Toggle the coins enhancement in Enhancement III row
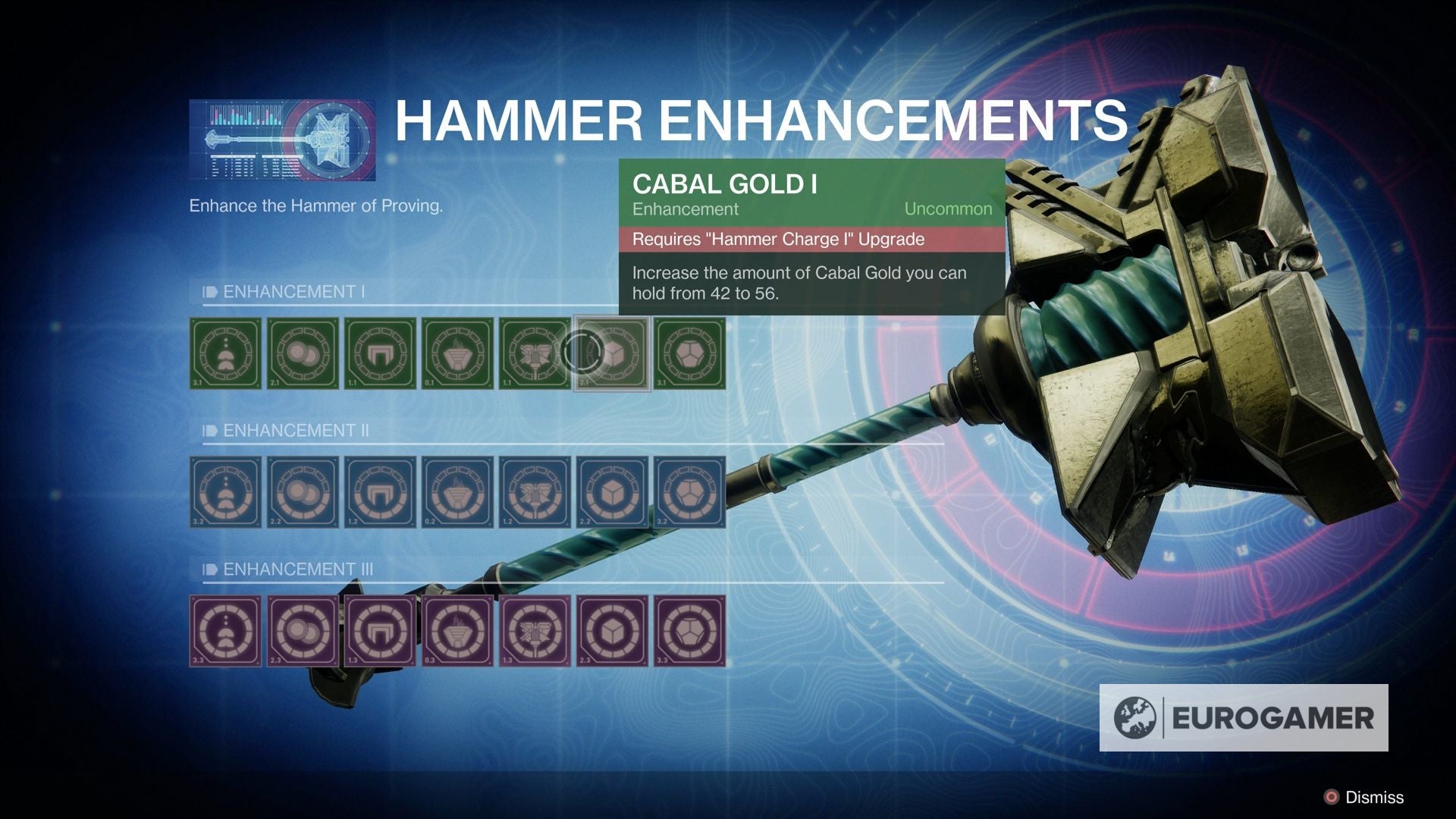The image size is (1456, 819). click(303, 632)
